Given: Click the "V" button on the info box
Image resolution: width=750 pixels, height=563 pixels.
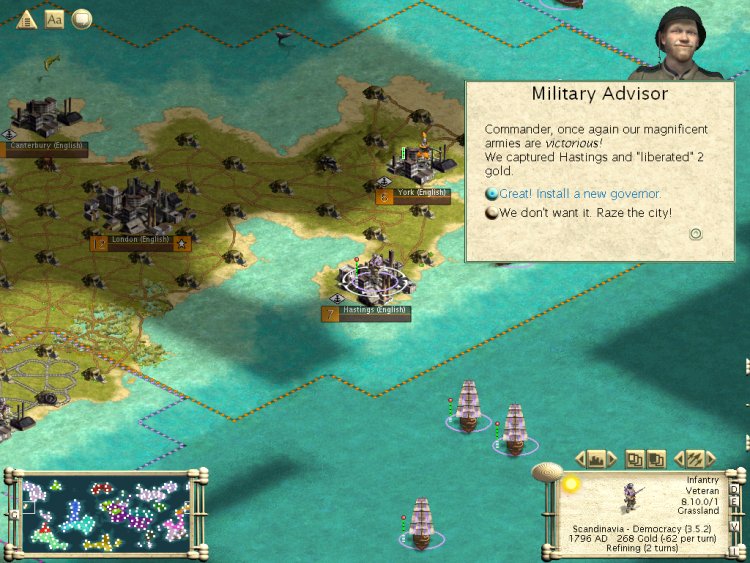Looking at the screenshot, I should click(x=735, y=526).
